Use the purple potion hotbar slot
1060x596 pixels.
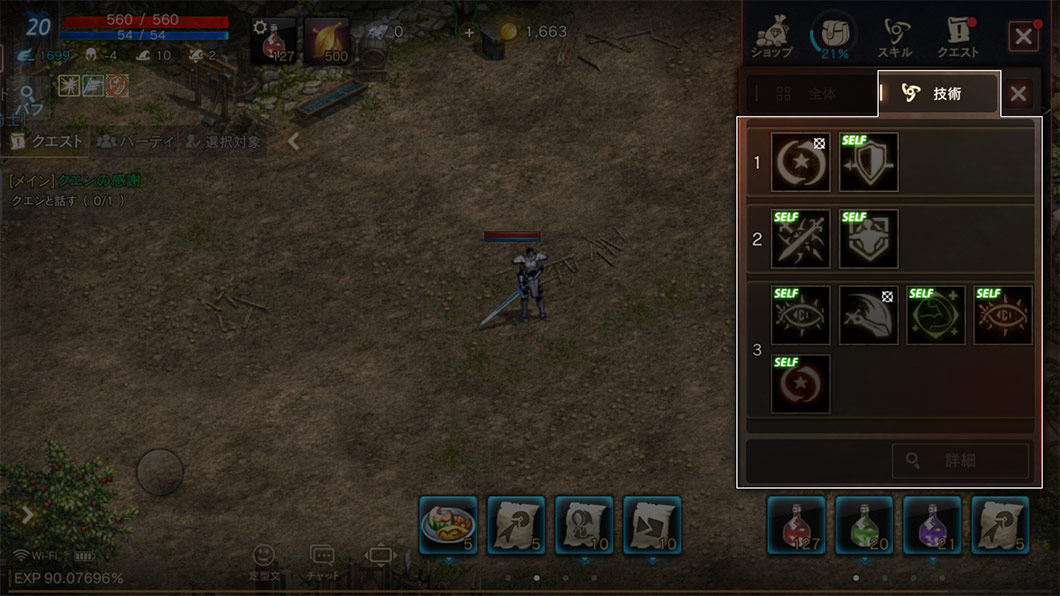tap(932, 525)
